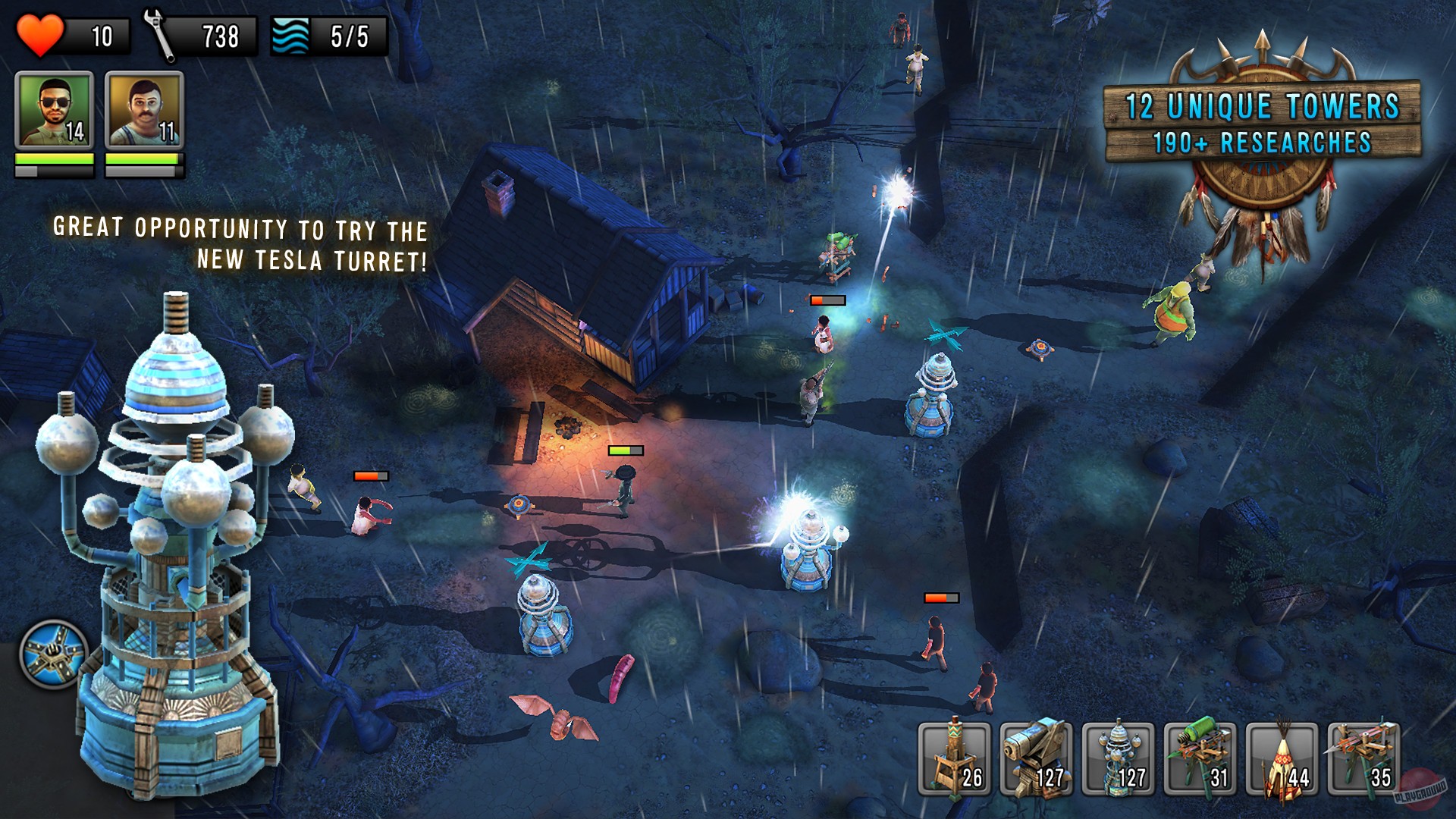
Task: Click the hero experience bar under level 14 portrait
Action: tap(55, 159)
